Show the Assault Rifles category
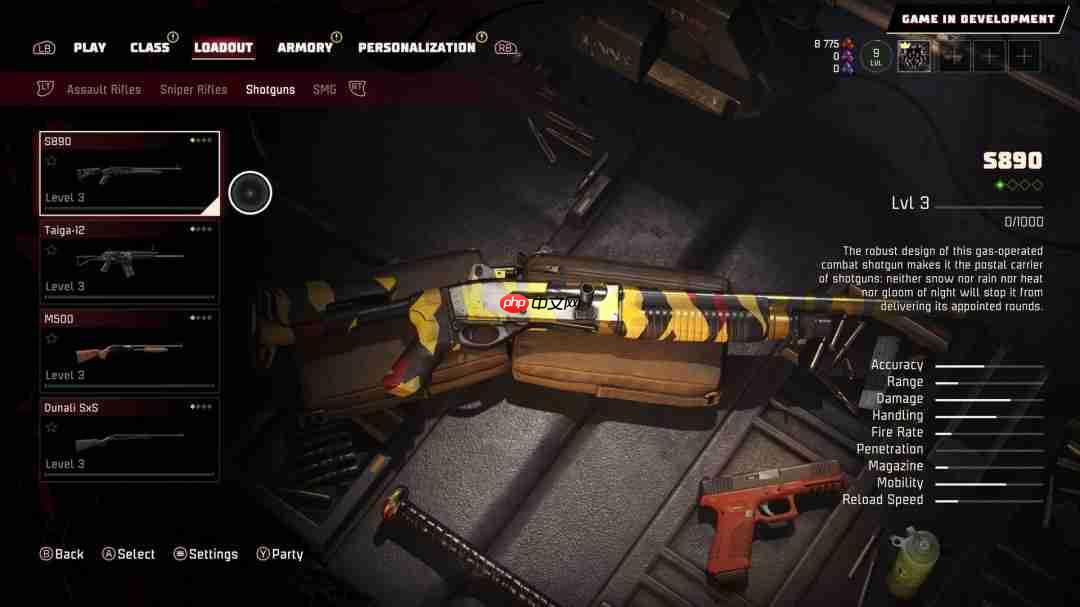This screenshot has height=607, width=1080. tap(104, 90)
